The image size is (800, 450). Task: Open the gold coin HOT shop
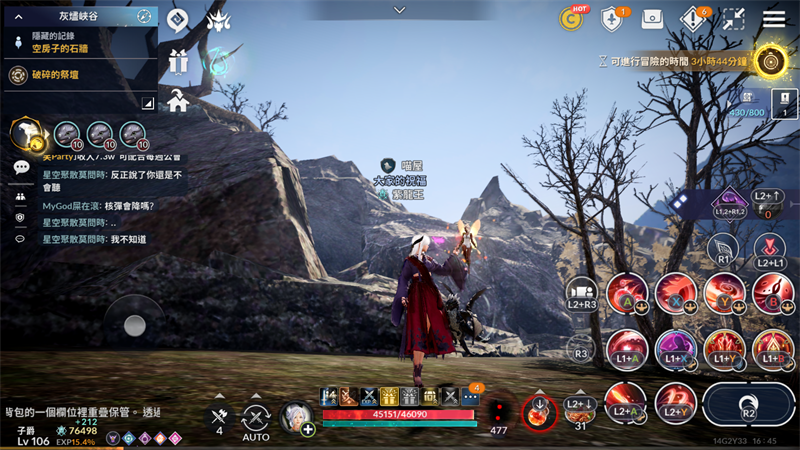(573, 18)
